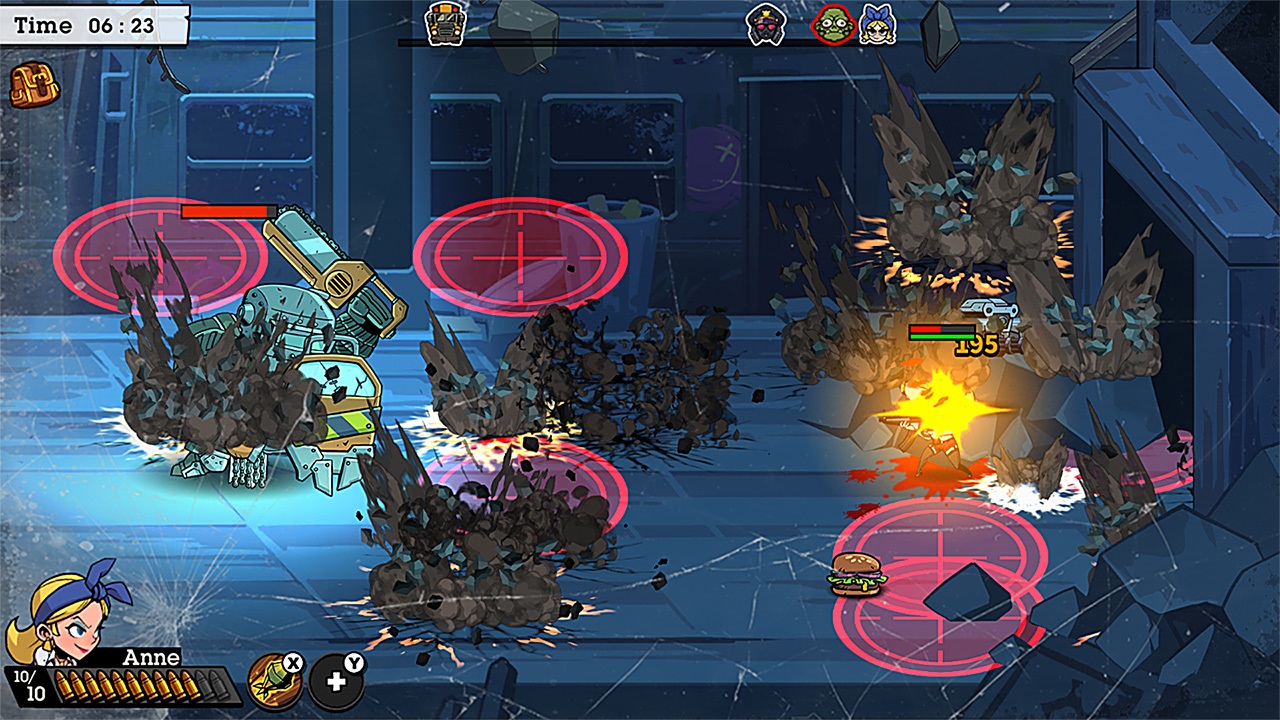Click the blonde girl progress marker

tap(877, 24)
